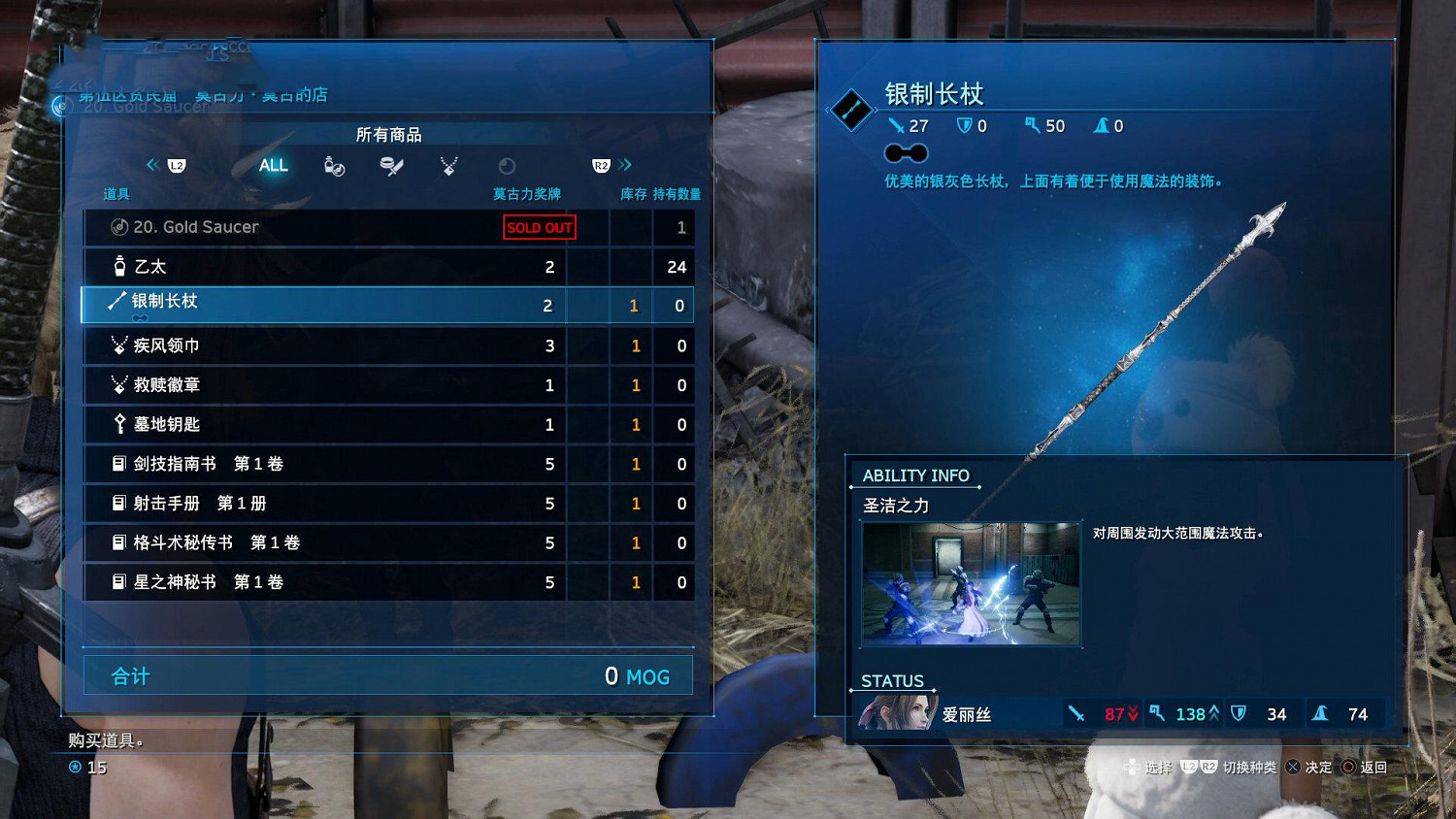Switch to the potion and disc items tab

(334, 166)
